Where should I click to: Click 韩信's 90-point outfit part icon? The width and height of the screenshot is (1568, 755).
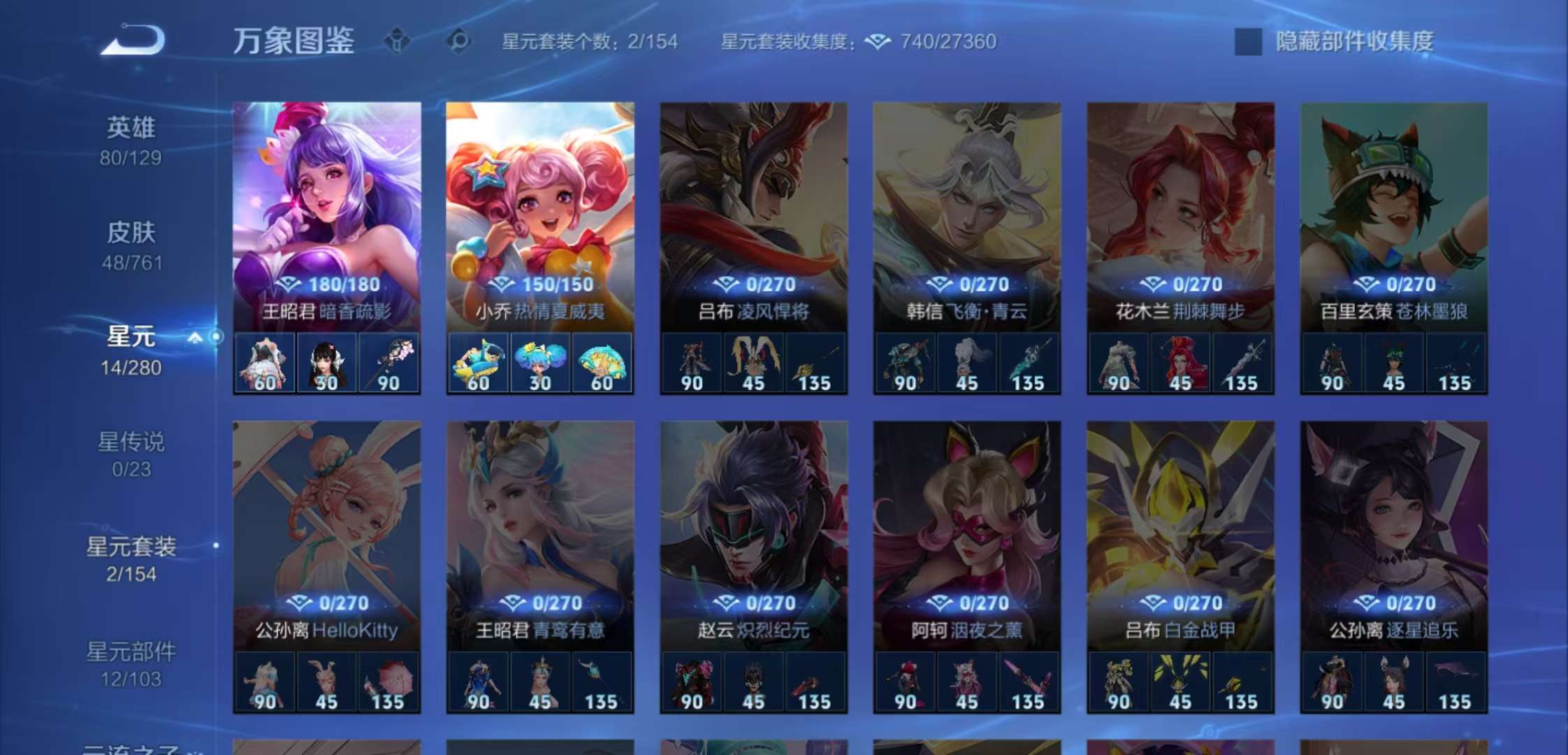pos(904,361)
